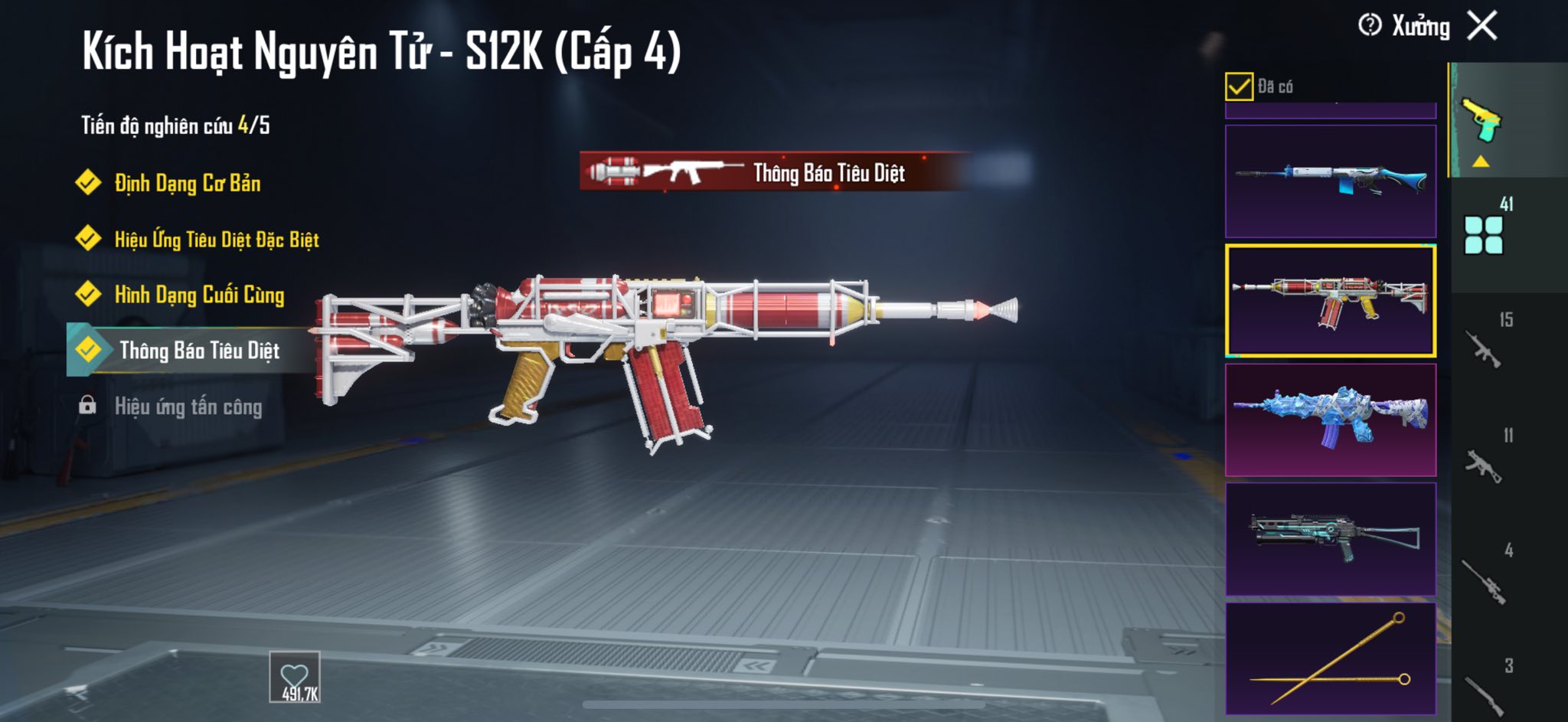Pick the golden needles skin thumbnail

point(1331,658)
